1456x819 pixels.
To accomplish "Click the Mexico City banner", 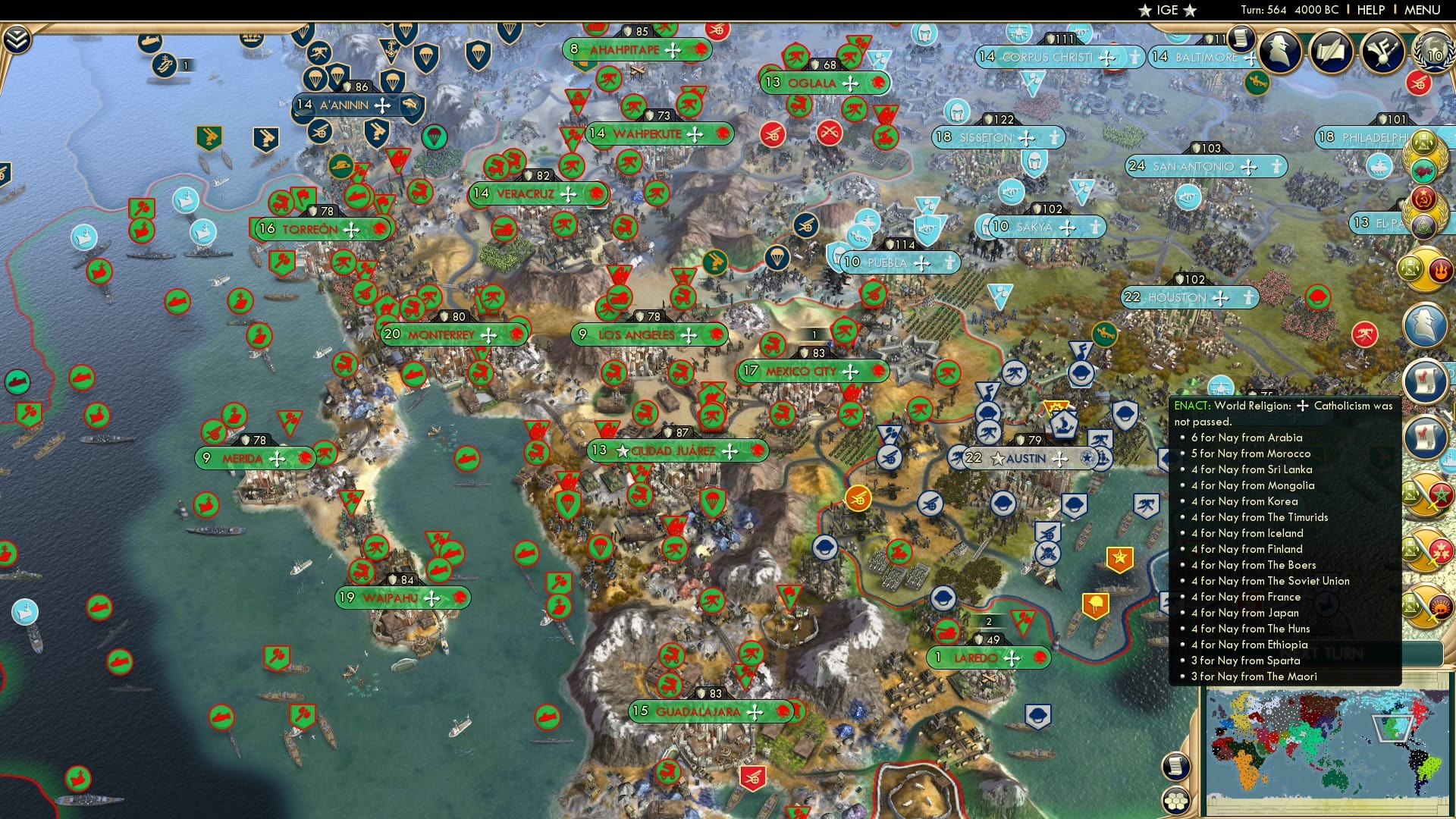I will pyautogui.click(x=806, y=372).
